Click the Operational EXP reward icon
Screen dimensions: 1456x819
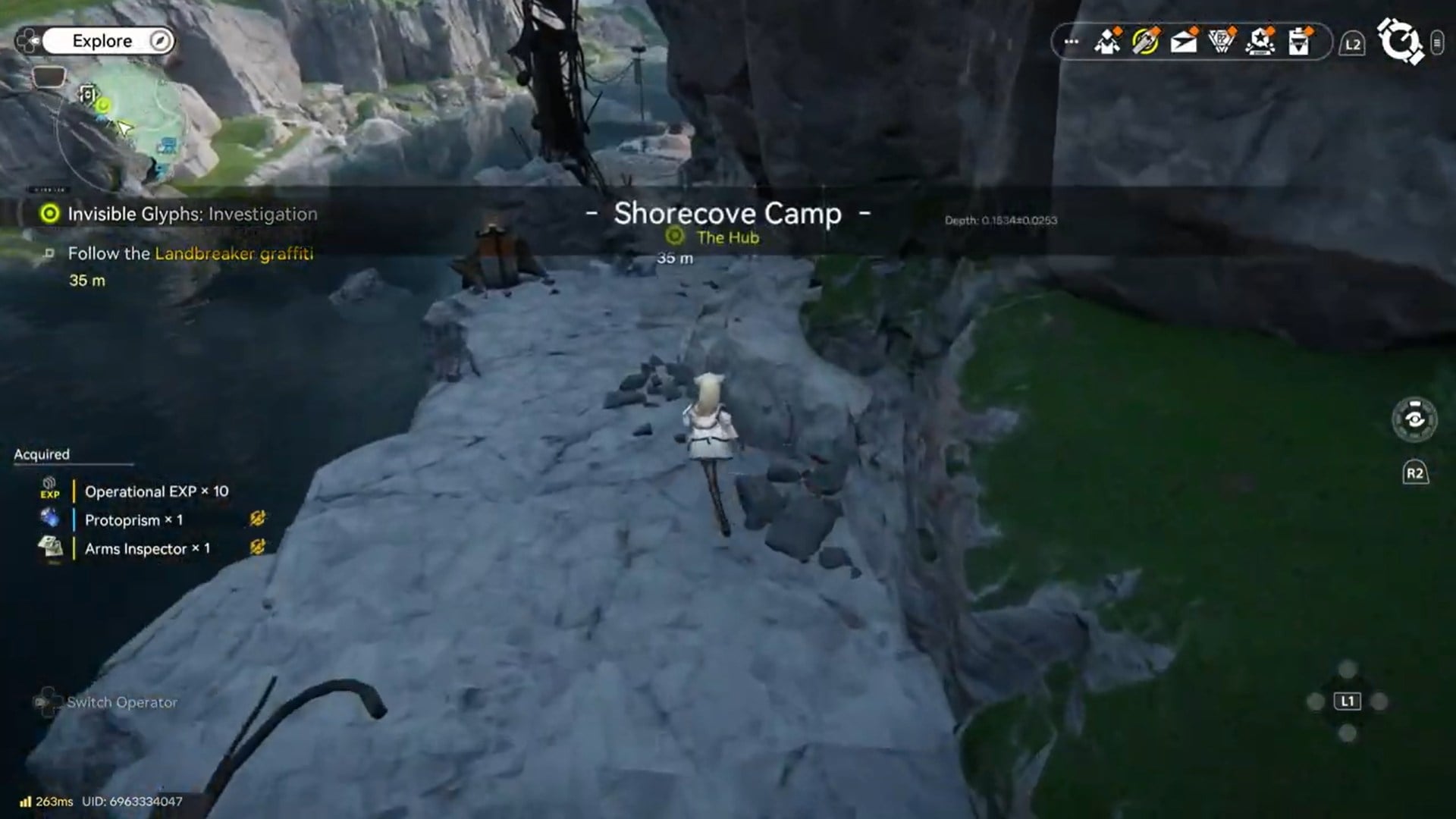(x=49, y=489)
